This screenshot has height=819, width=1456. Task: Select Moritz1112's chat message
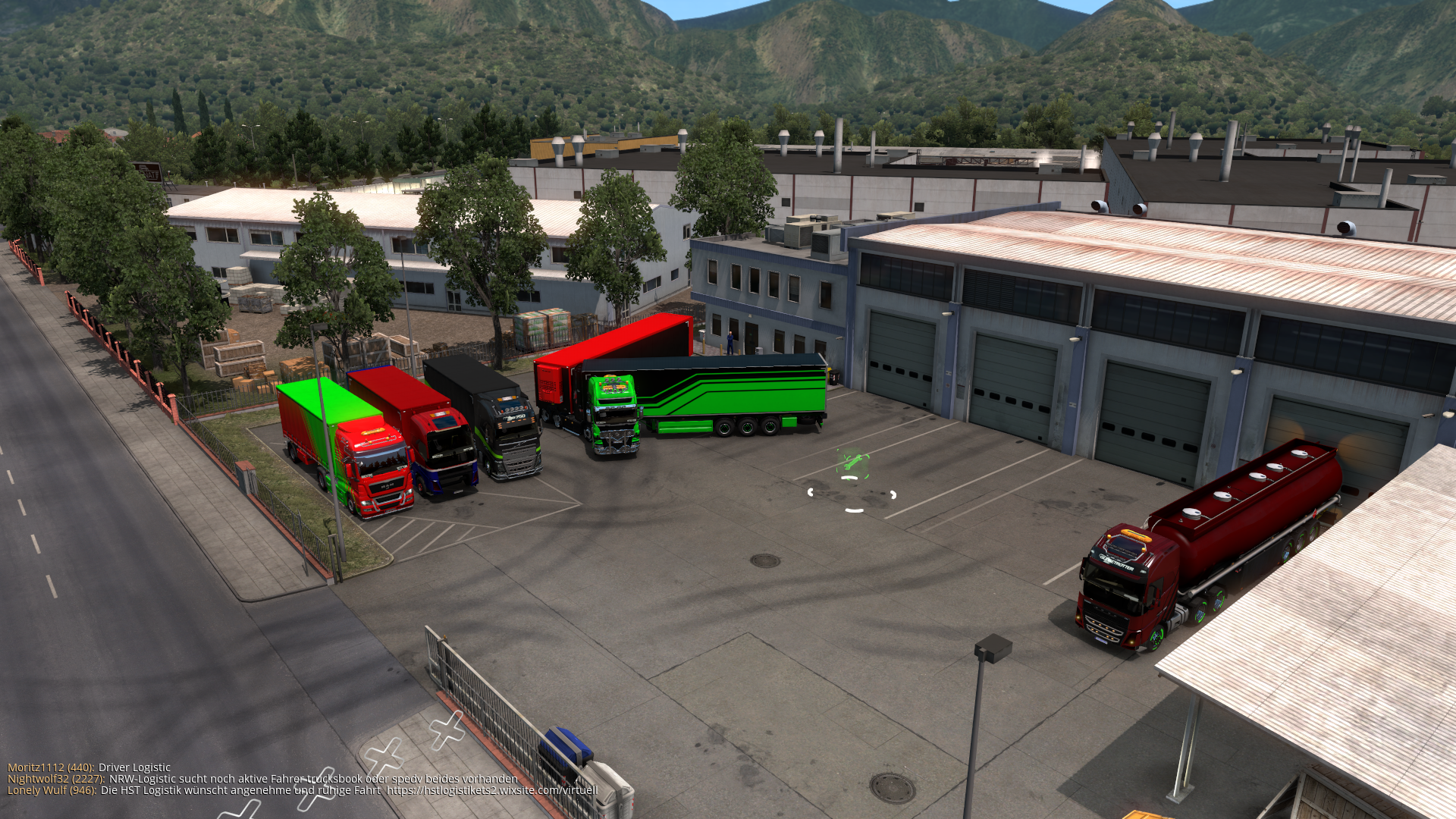134,767
